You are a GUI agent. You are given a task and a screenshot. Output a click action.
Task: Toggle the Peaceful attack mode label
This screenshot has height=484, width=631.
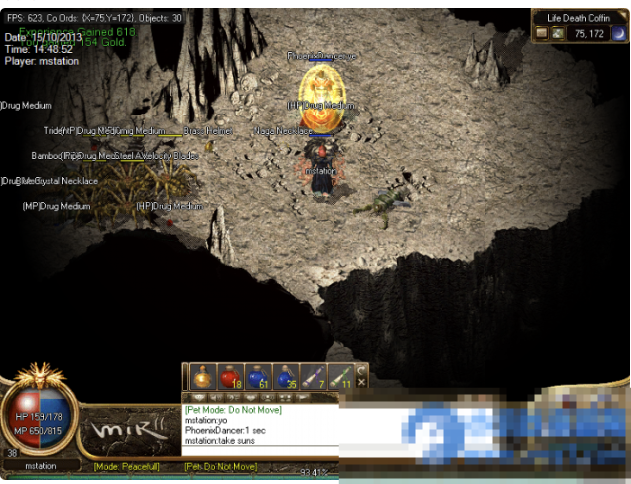coord(127,466)
